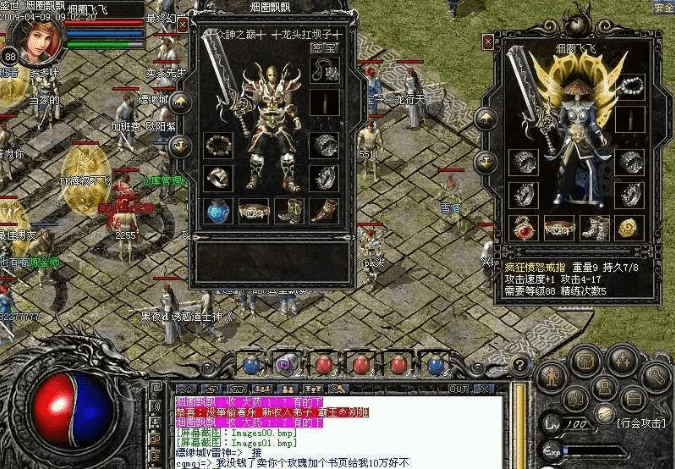Select the necklace slot in left panel
Image resolution: width=675 pixels, height=469 pixels.
click(325, 70)
